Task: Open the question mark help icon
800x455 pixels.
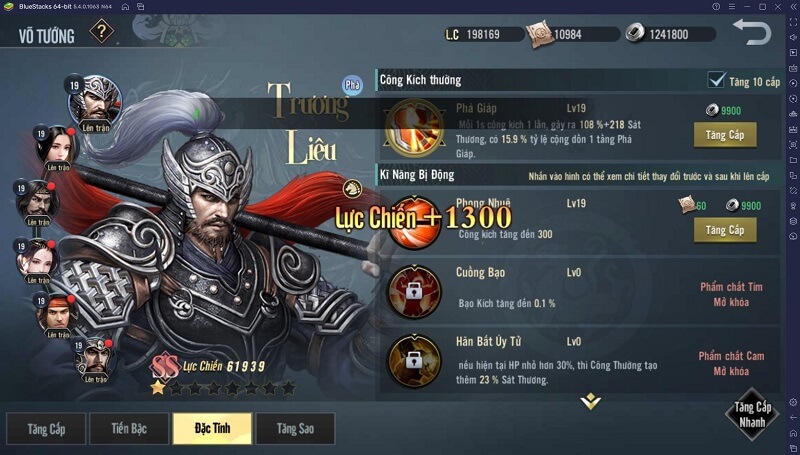Action: pyautogui.click(x=102, y=32)
